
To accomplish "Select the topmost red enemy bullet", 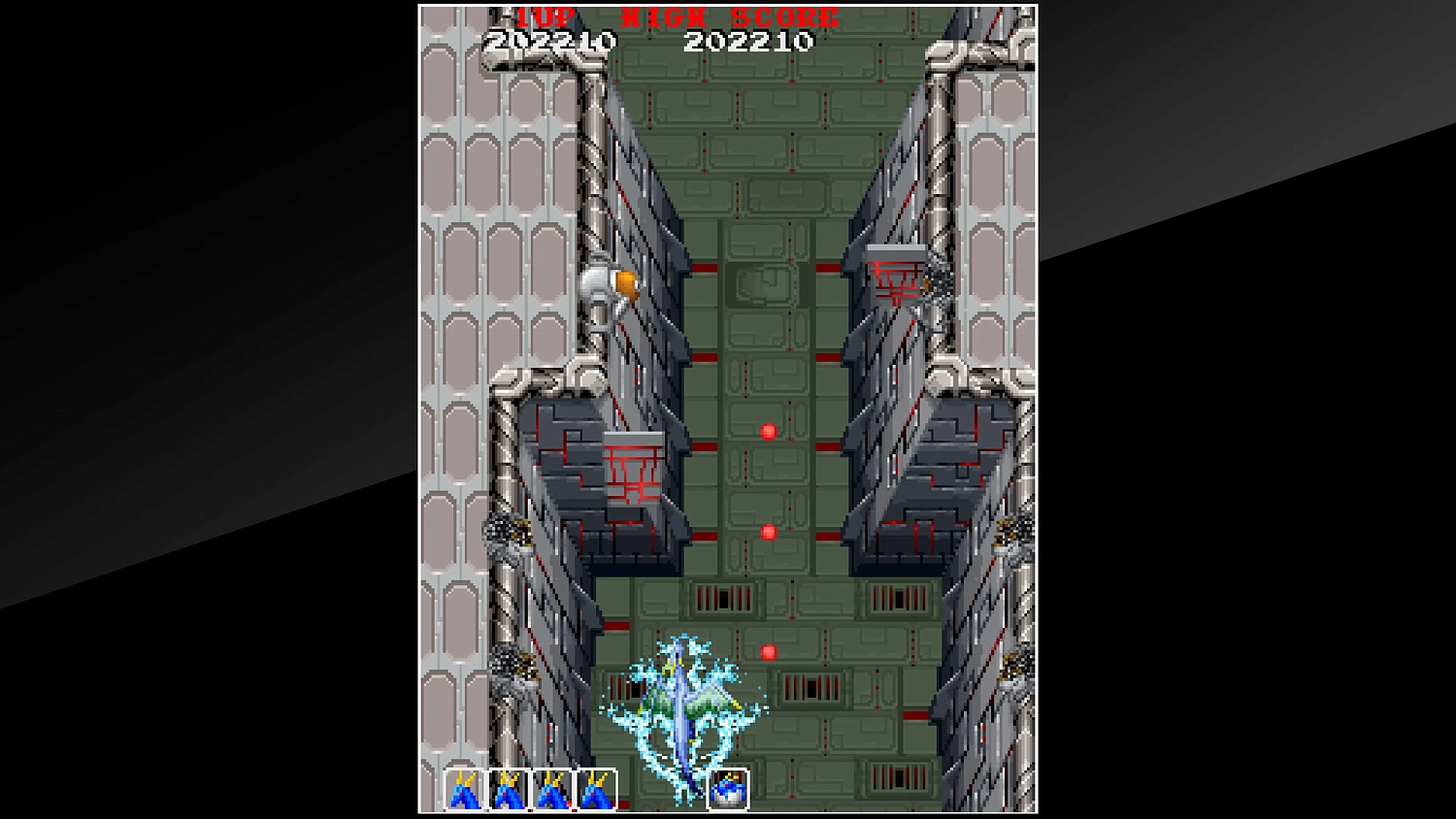I will (x=770, y=431).
